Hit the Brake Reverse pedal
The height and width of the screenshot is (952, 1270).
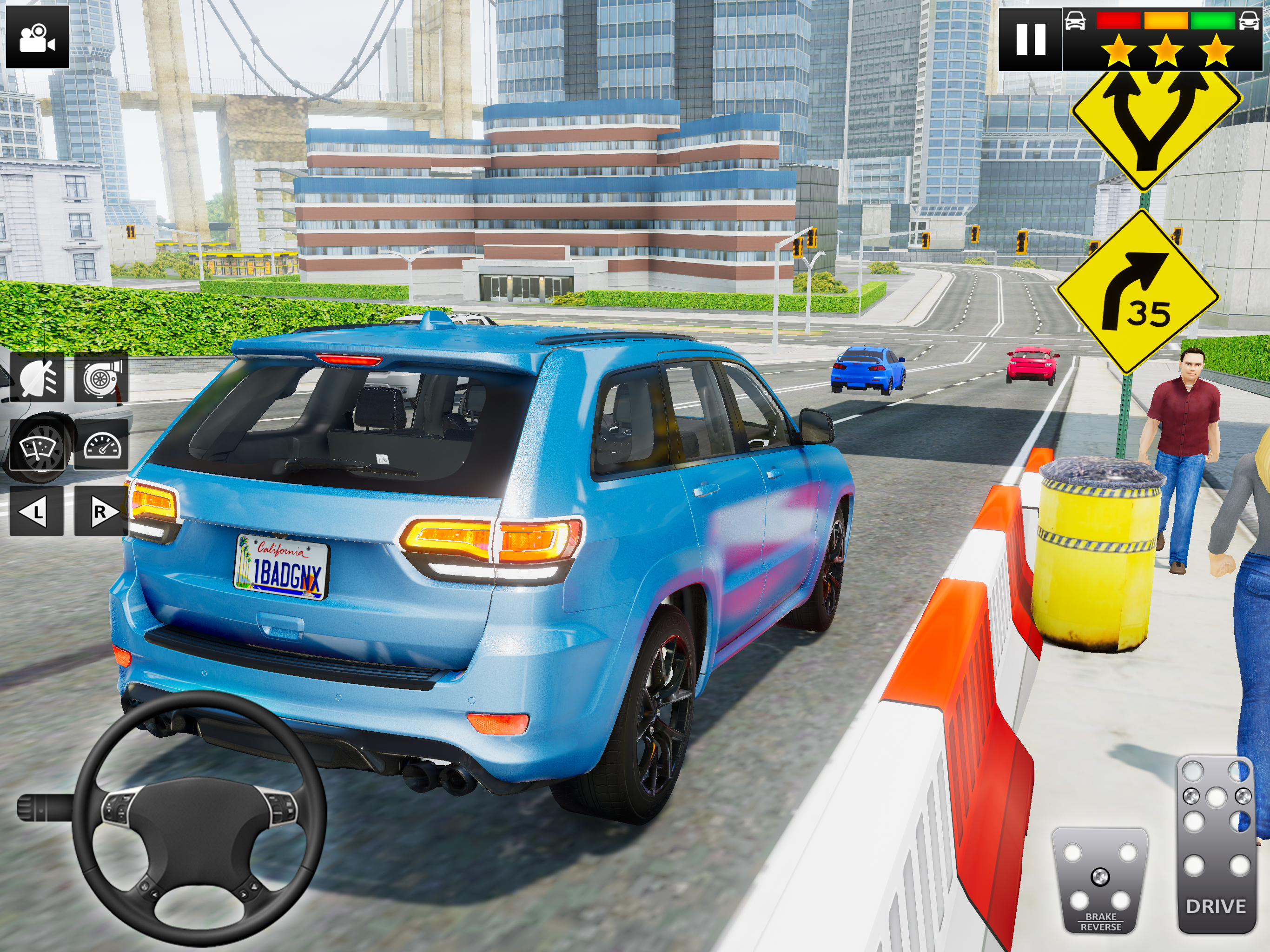(x=1099, y=881)
